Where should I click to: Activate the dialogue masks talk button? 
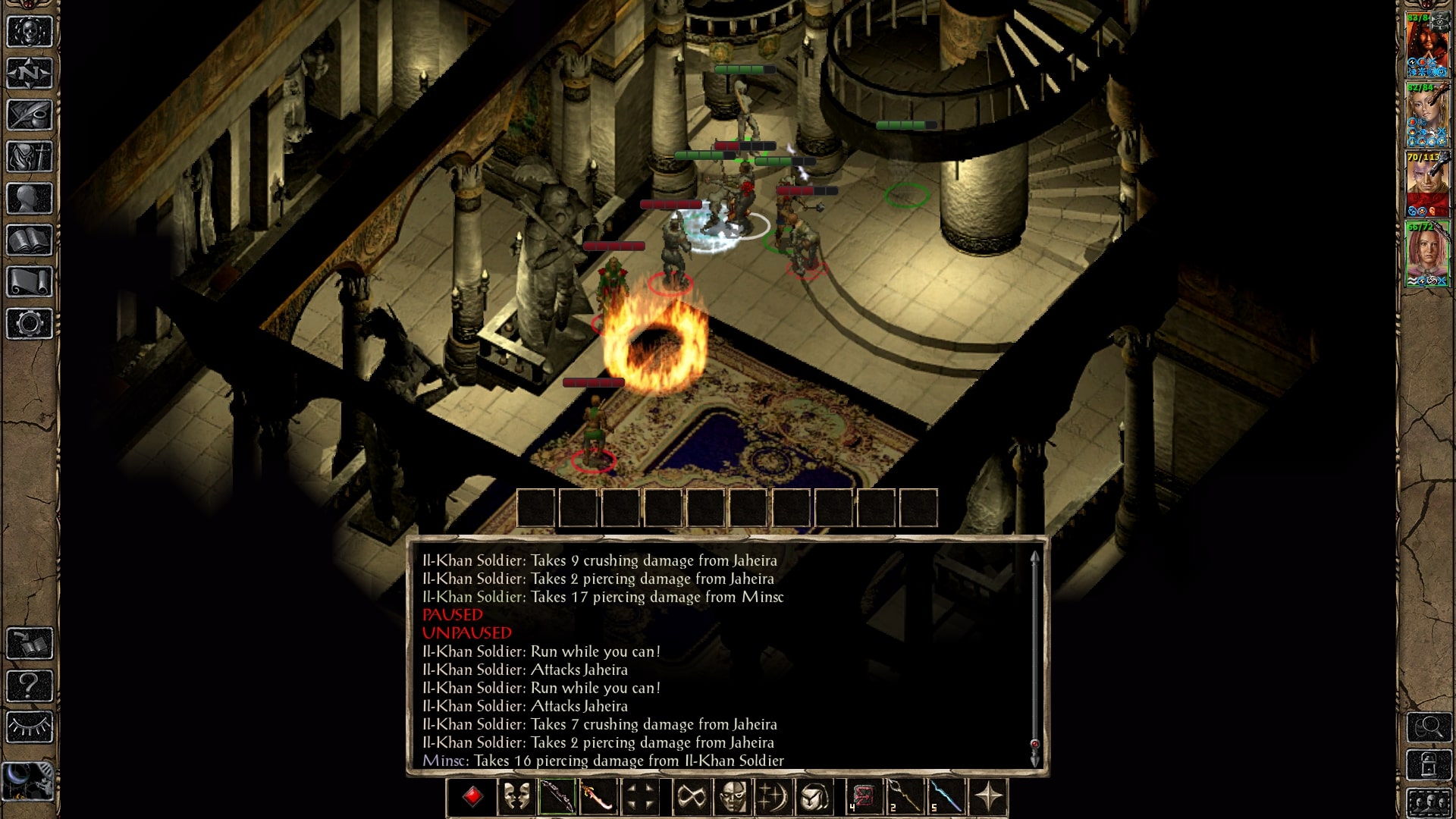pos(516,797)
